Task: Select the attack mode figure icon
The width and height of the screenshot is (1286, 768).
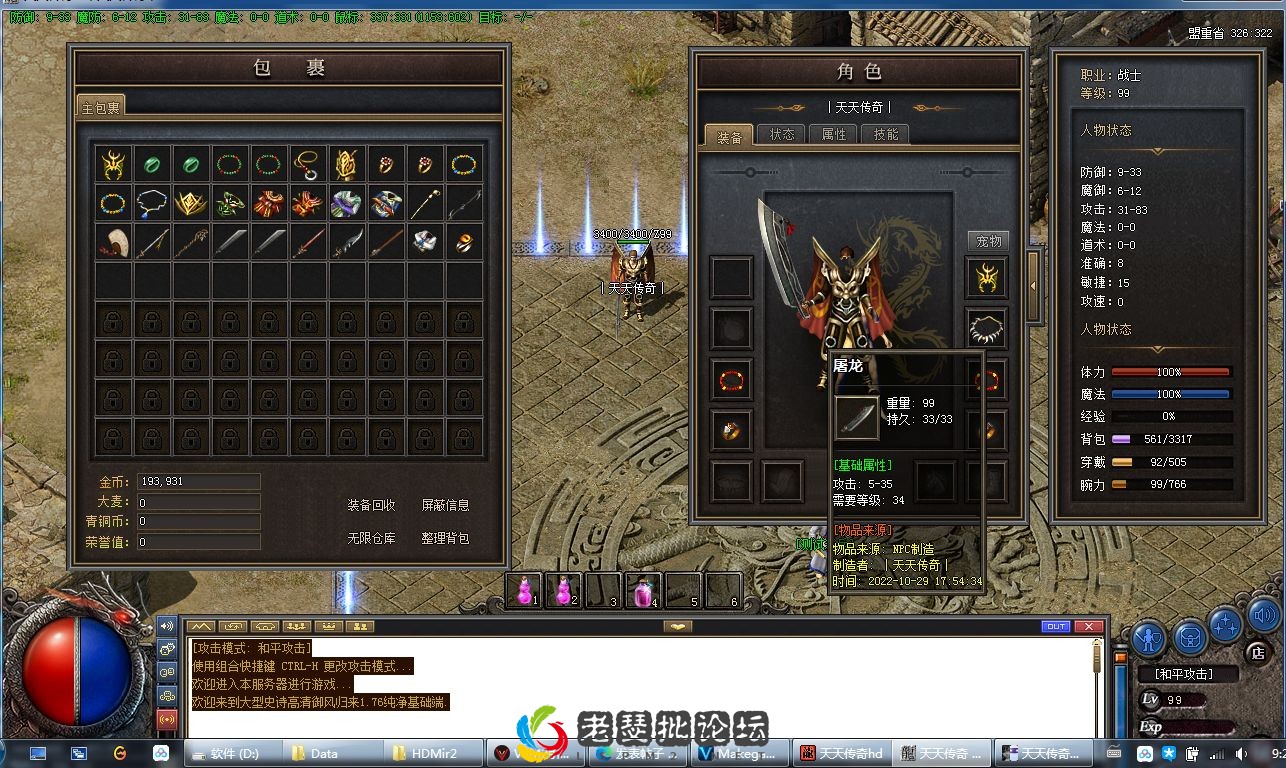Action: pyautogui.click(x=1148, y=639)
